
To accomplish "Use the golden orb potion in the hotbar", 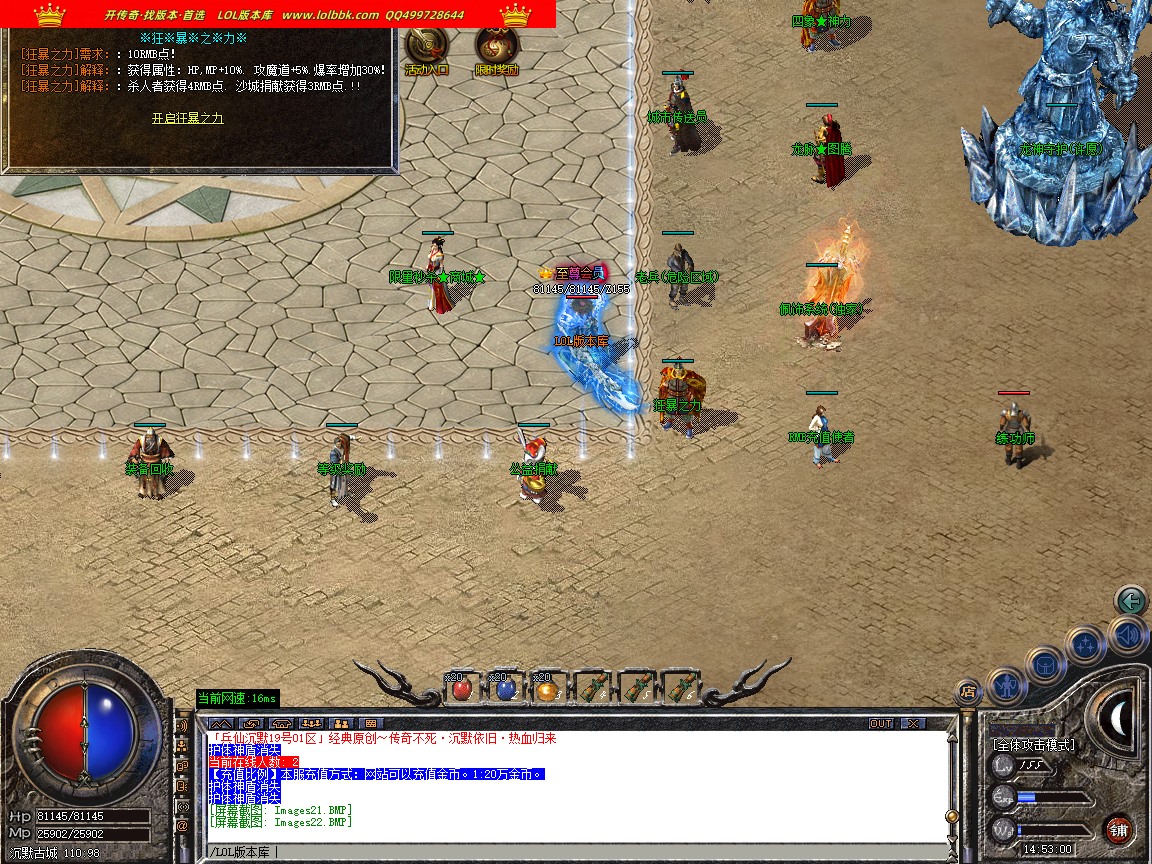I will click(546, 688).
